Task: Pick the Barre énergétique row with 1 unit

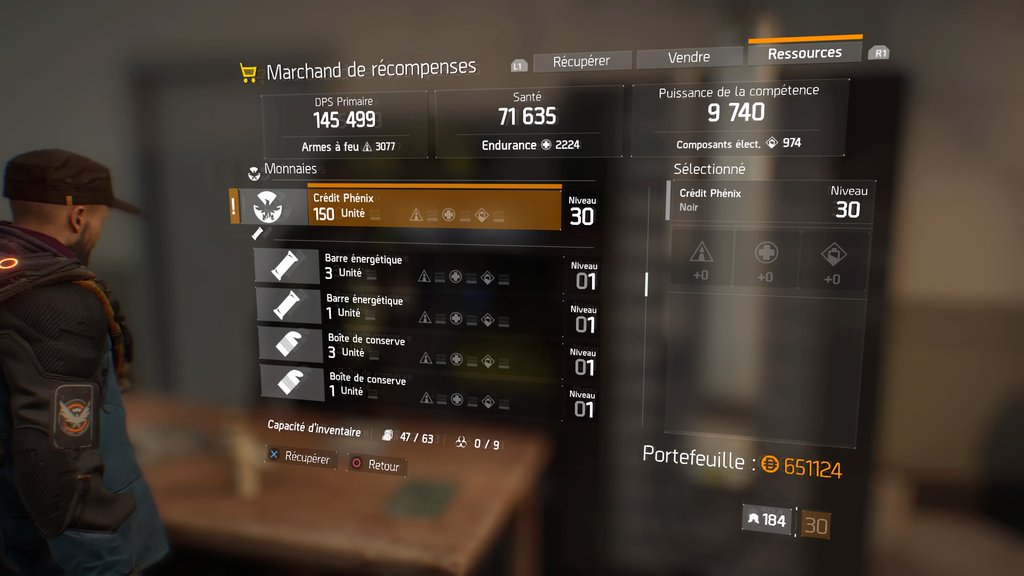Action: (x=420, y=307)
